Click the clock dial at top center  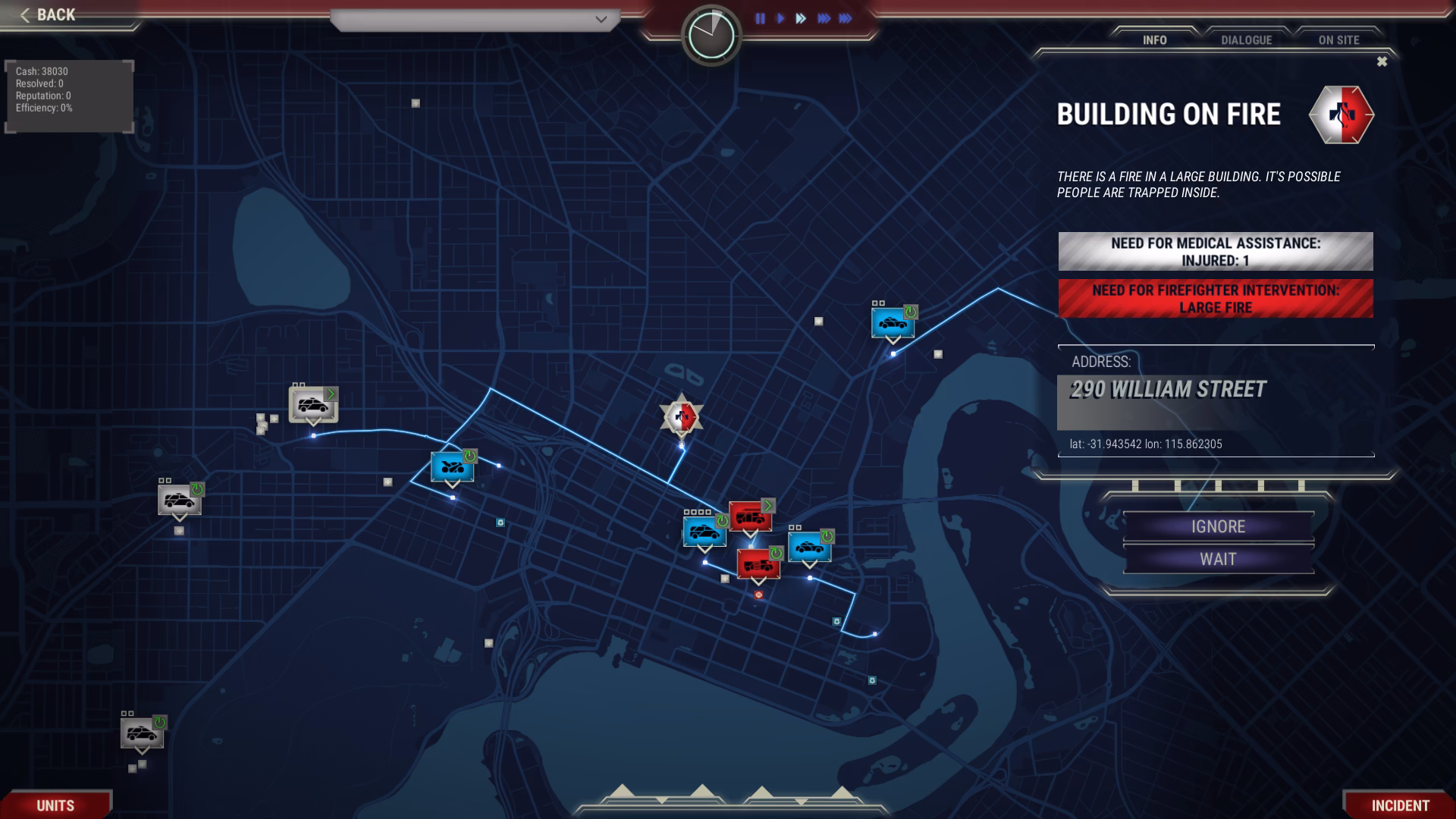(710, 33)
